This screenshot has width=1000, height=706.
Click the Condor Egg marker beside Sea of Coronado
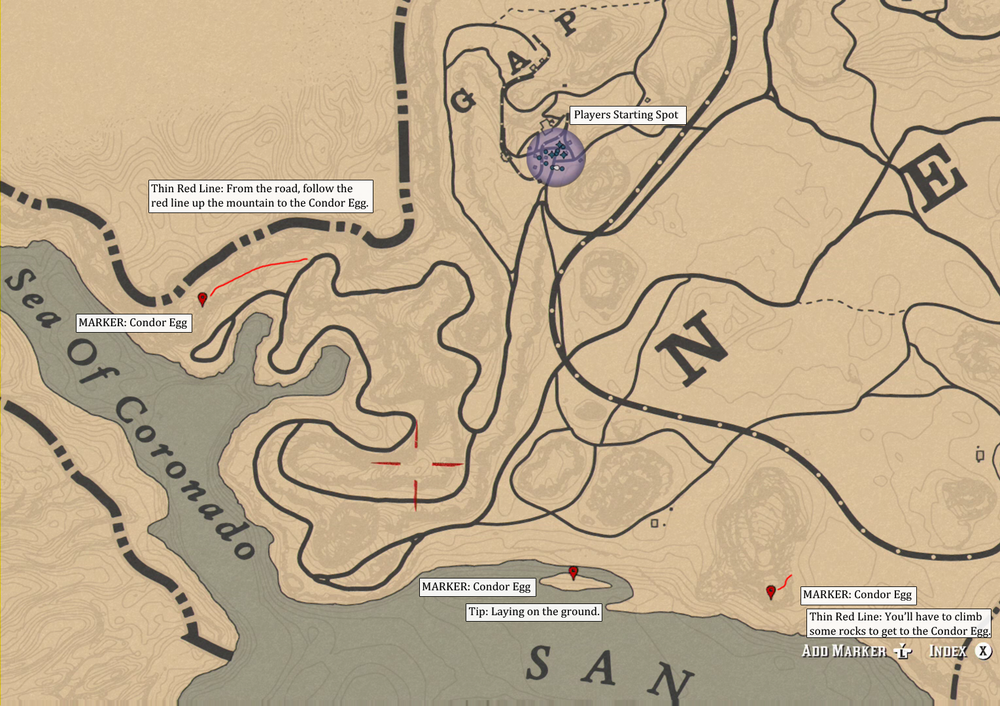coord(203,298)
